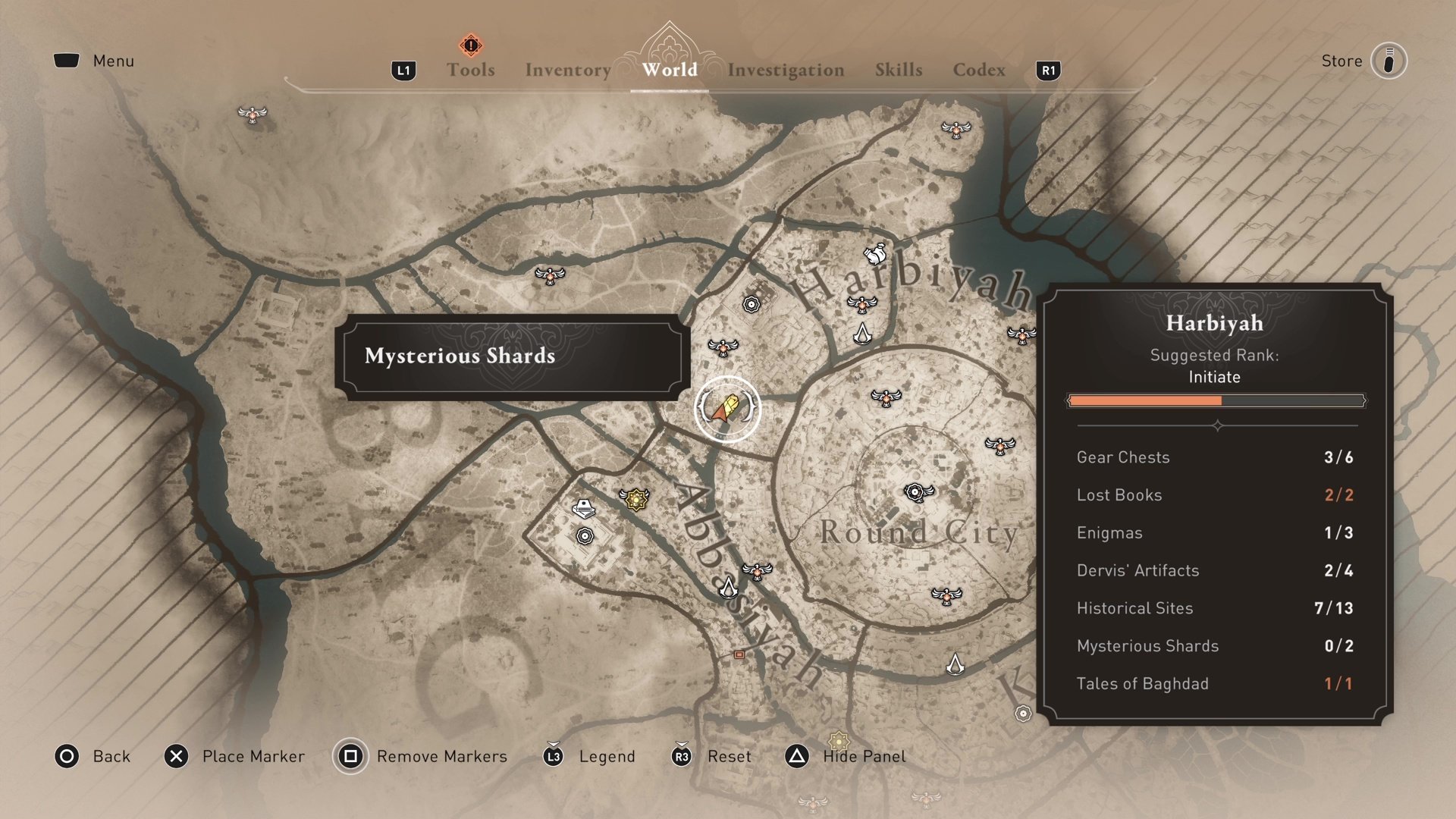The height and width of the screenshot is (819, 1456).
Task: Select the Dervis' Artifacts row
Action: tap(1214, 570)
